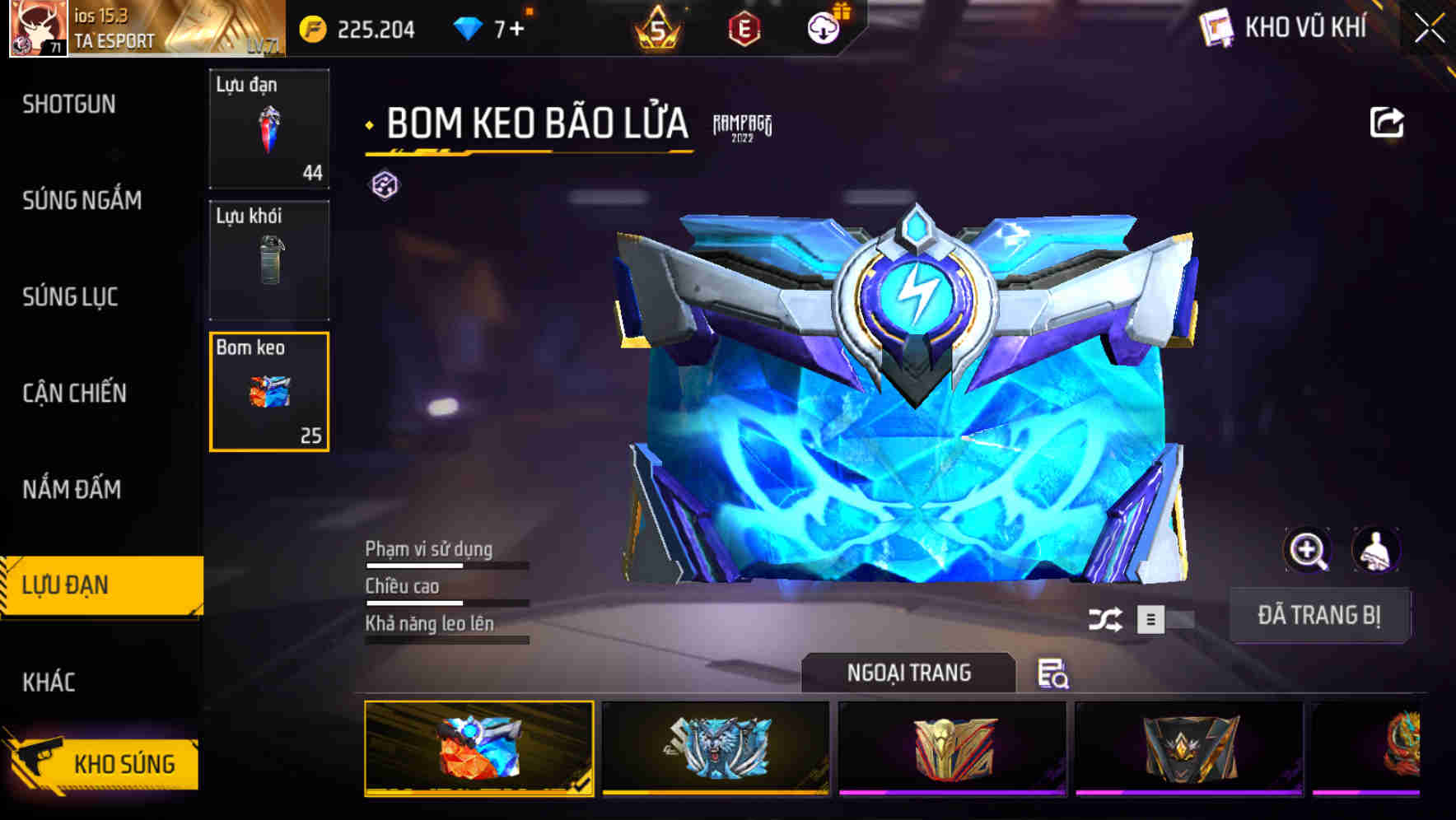Open the magnifier zoom preview icon

point(1308,550)
